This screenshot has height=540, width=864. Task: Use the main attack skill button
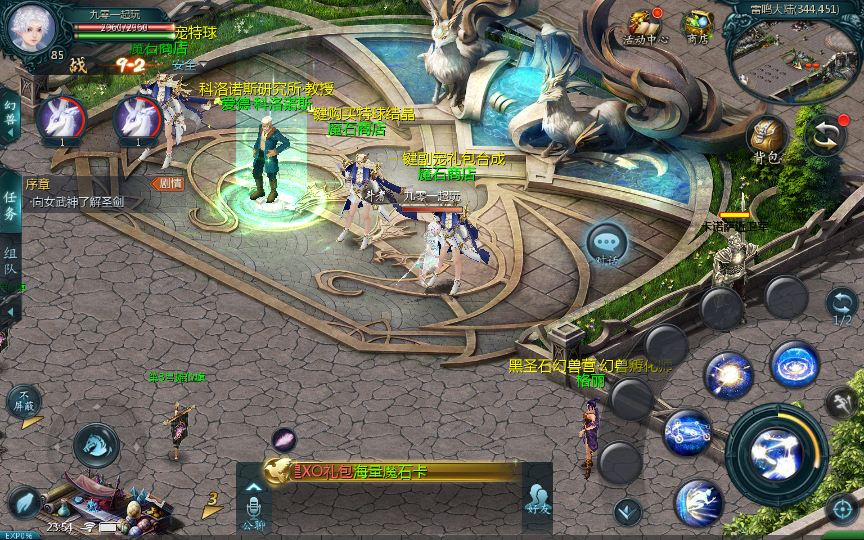click(777, 455)
